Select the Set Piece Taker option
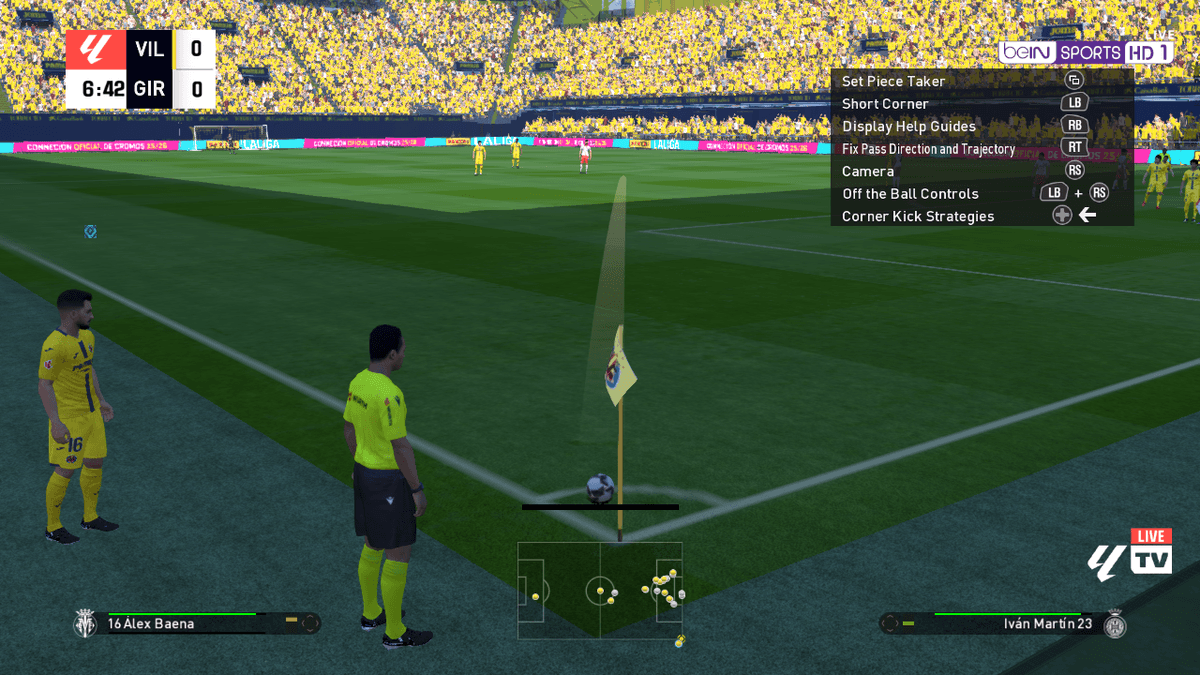The height and width of the screenshot is (675, 1200). click(893, 81)
